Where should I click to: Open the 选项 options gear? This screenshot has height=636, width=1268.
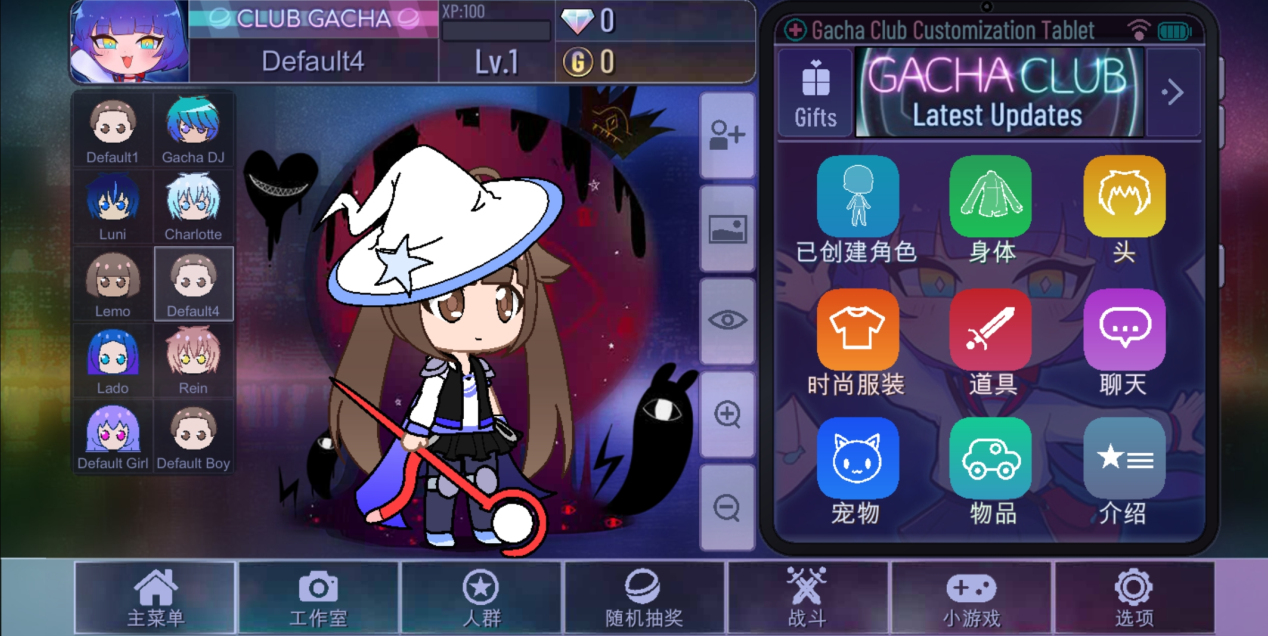coord(1134,598)
